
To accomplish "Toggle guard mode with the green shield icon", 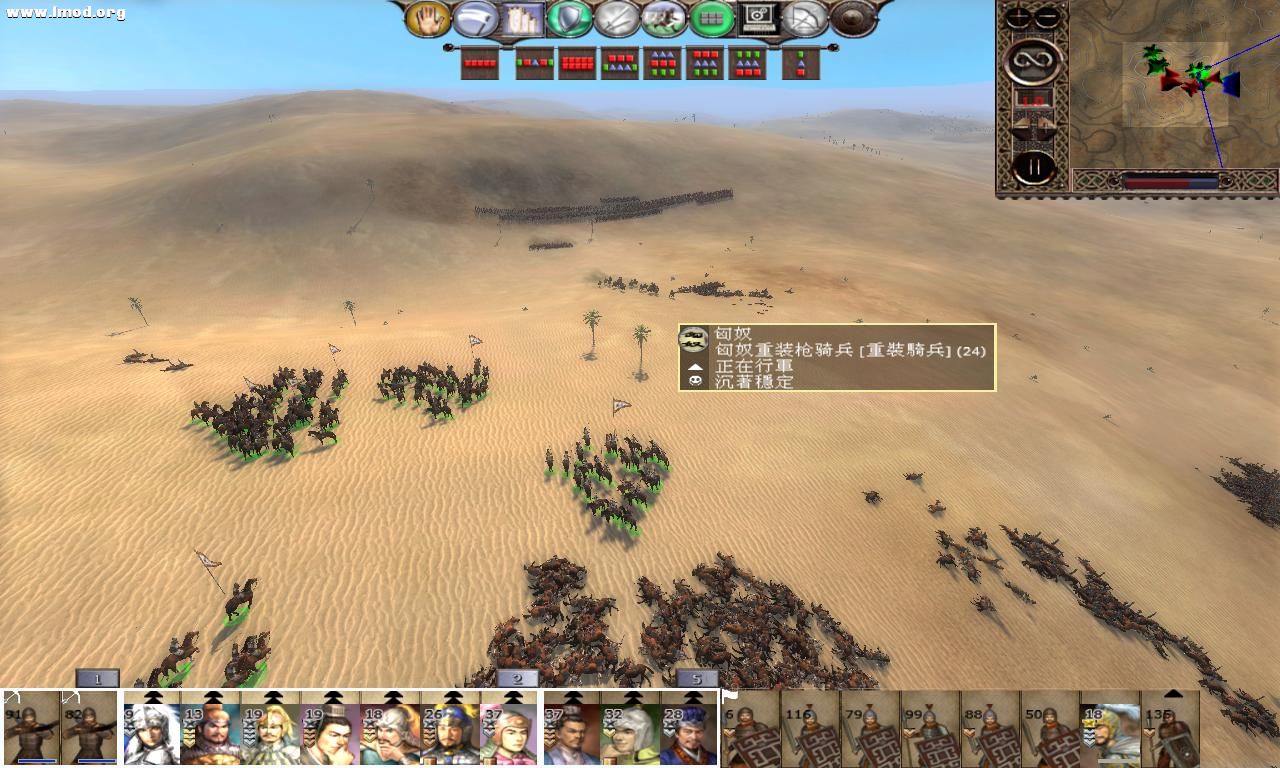I will [568, 17].
